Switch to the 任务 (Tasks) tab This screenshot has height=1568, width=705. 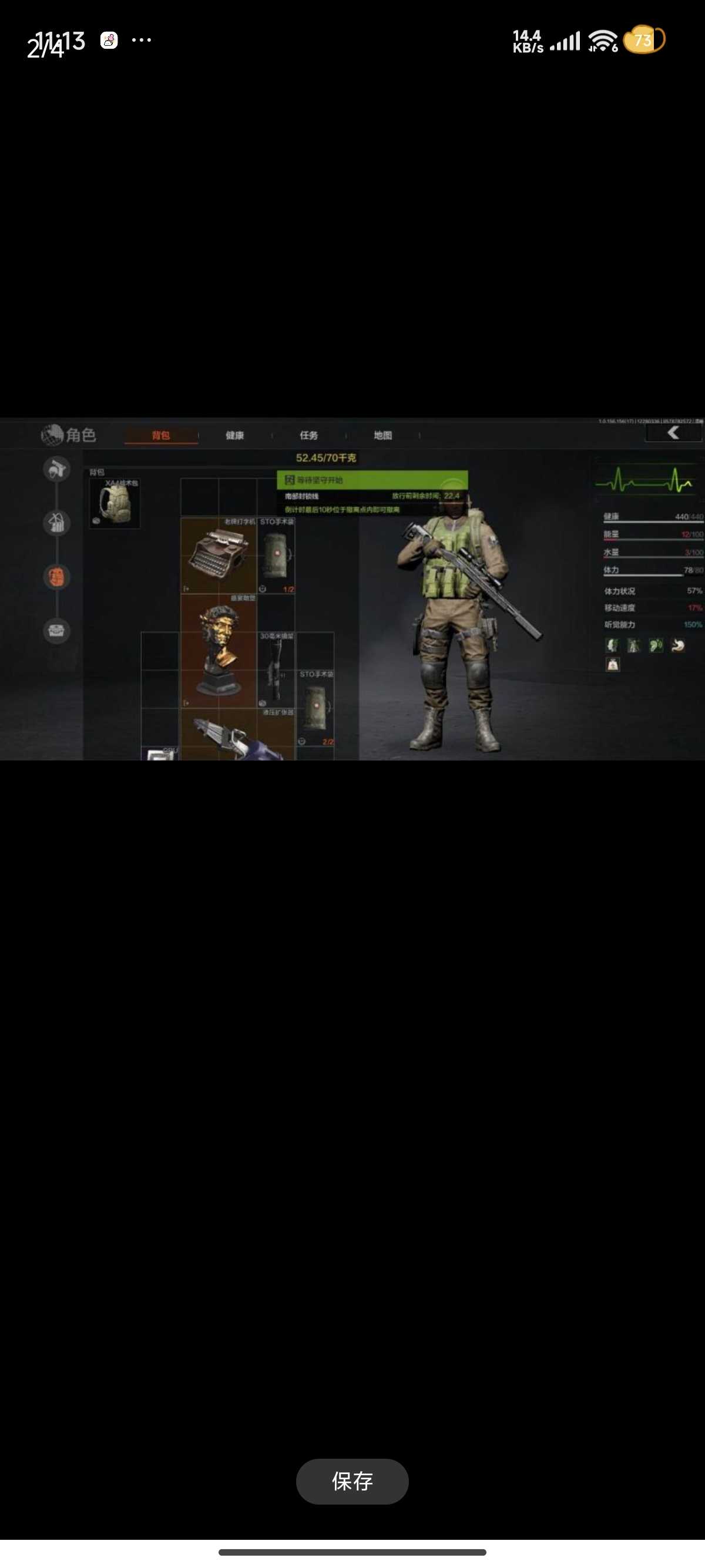coord(308,435)
